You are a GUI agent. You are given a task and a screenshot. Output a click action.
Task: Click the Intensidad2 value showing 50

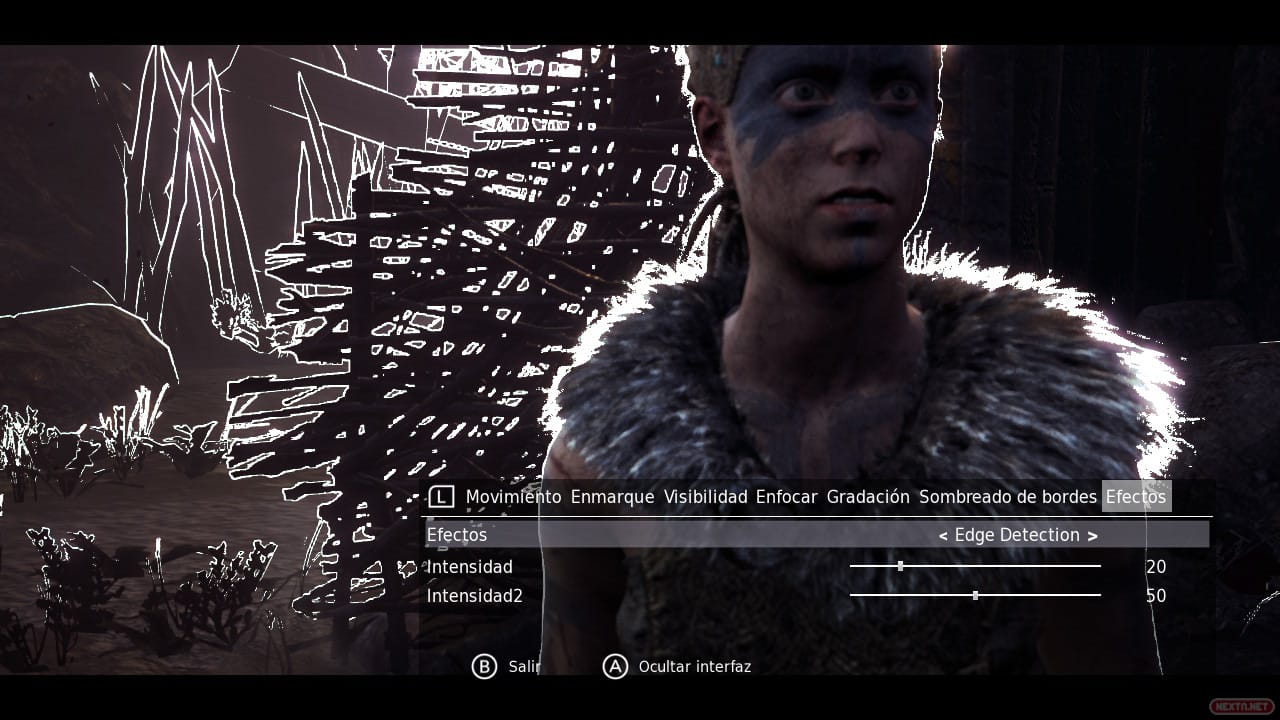click(x=1156, y=595)
